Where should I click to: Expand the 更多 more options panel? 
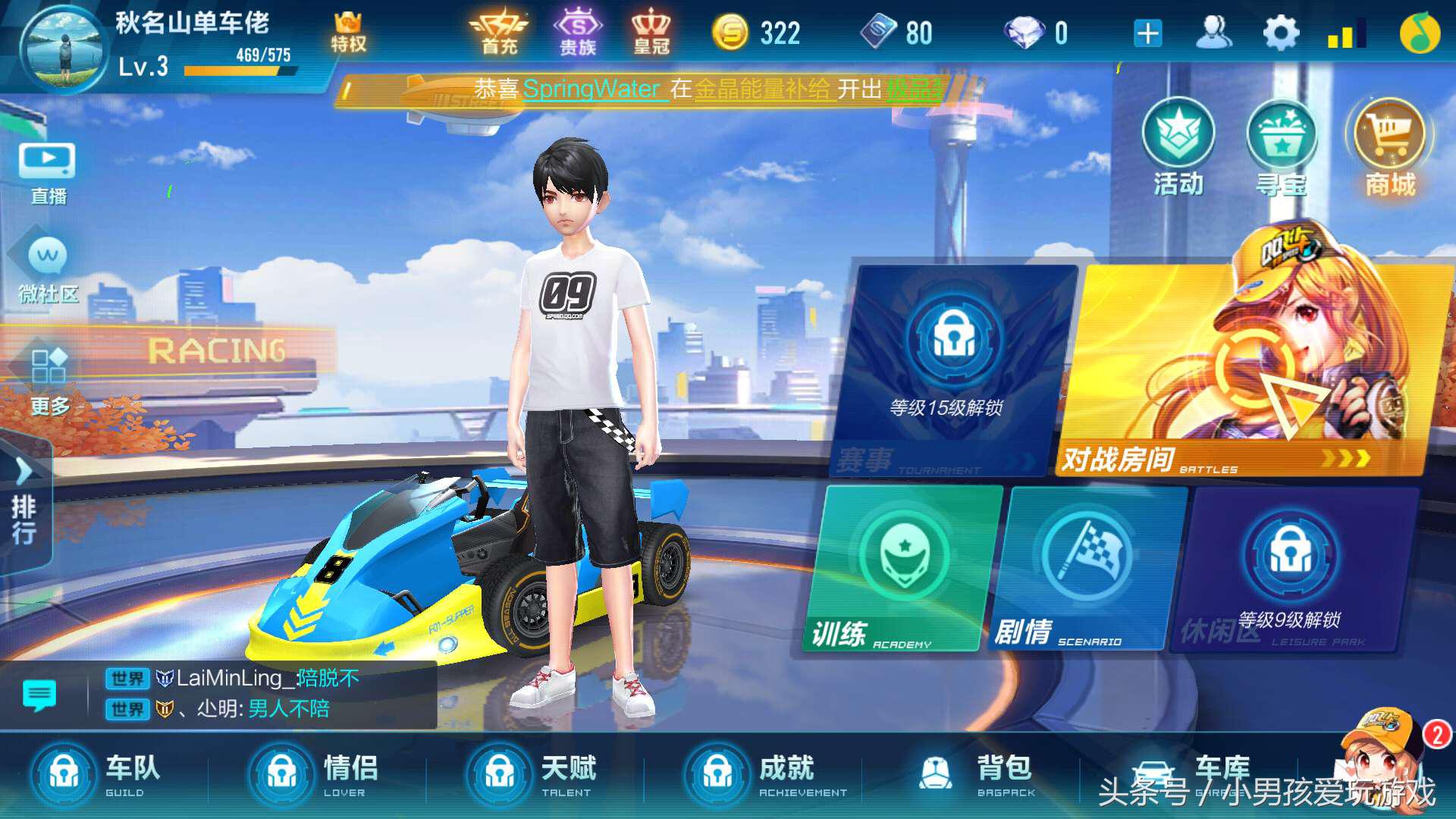tap(47, 379)
